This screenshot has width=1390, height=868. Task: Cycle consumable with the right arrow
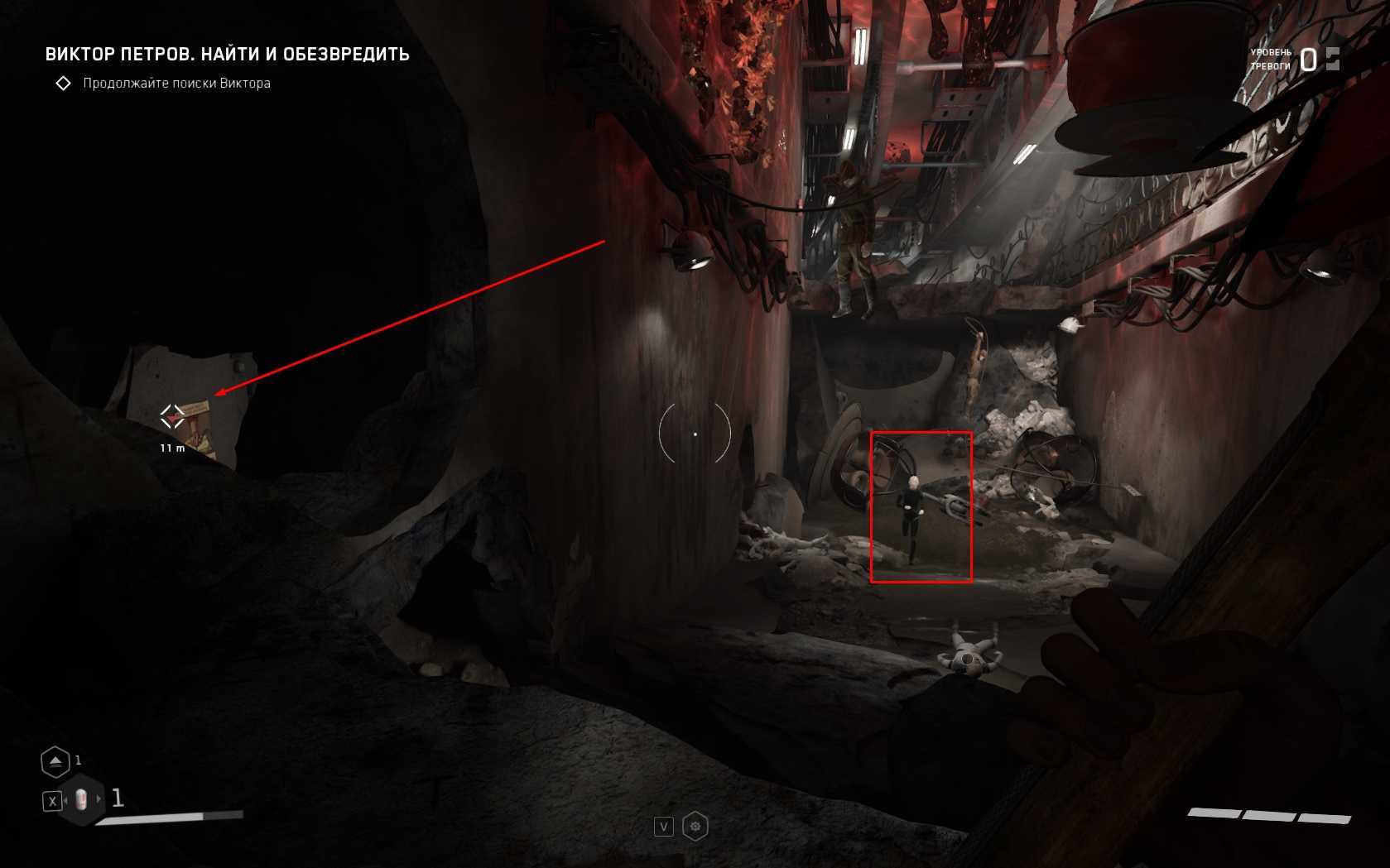point(99,799)
